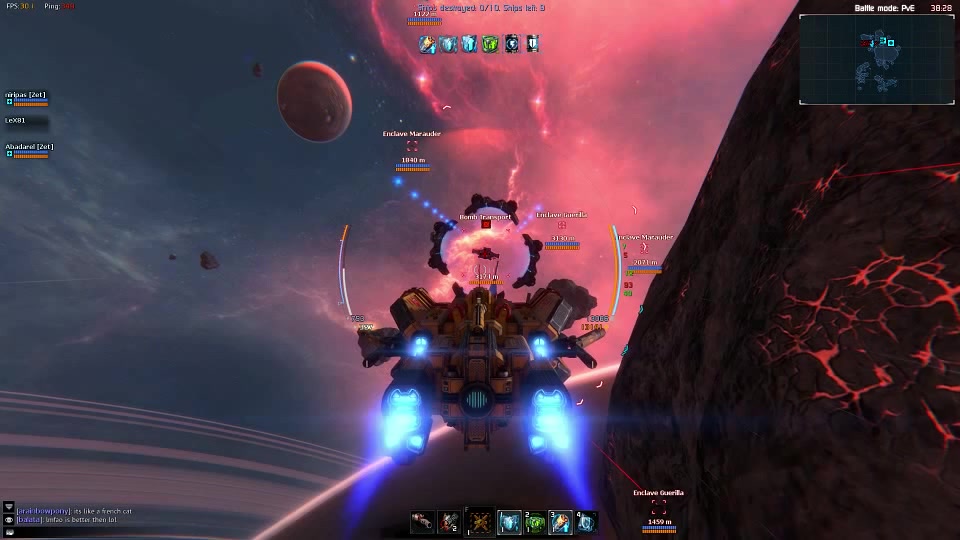This screenshot has width=960, height=540.
Task: Lock onto the Enclave Marauder at 1840 m
Action: 412,146
